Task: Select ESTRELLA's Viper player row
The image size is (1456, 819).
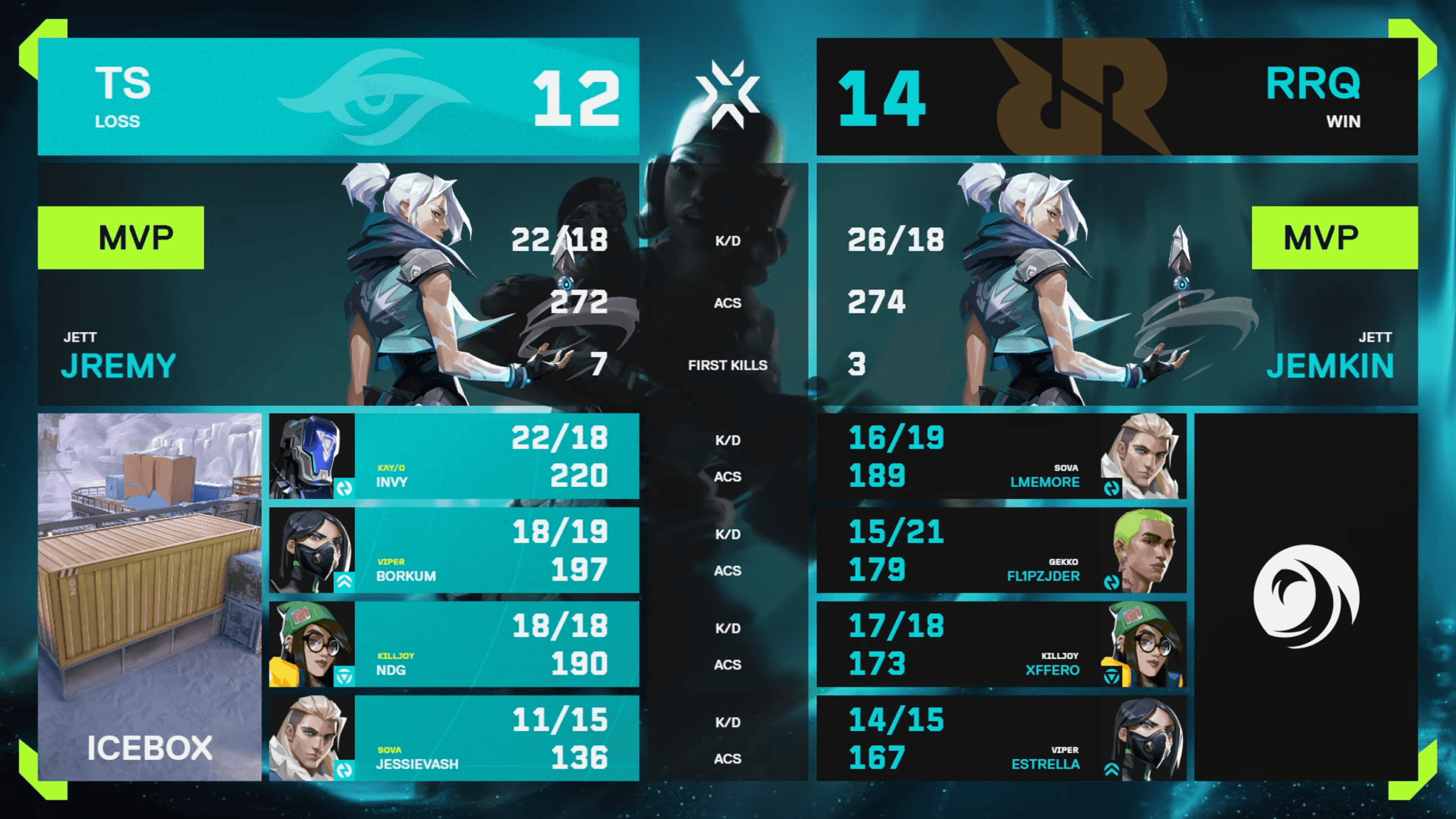Action: (1001, 738)
